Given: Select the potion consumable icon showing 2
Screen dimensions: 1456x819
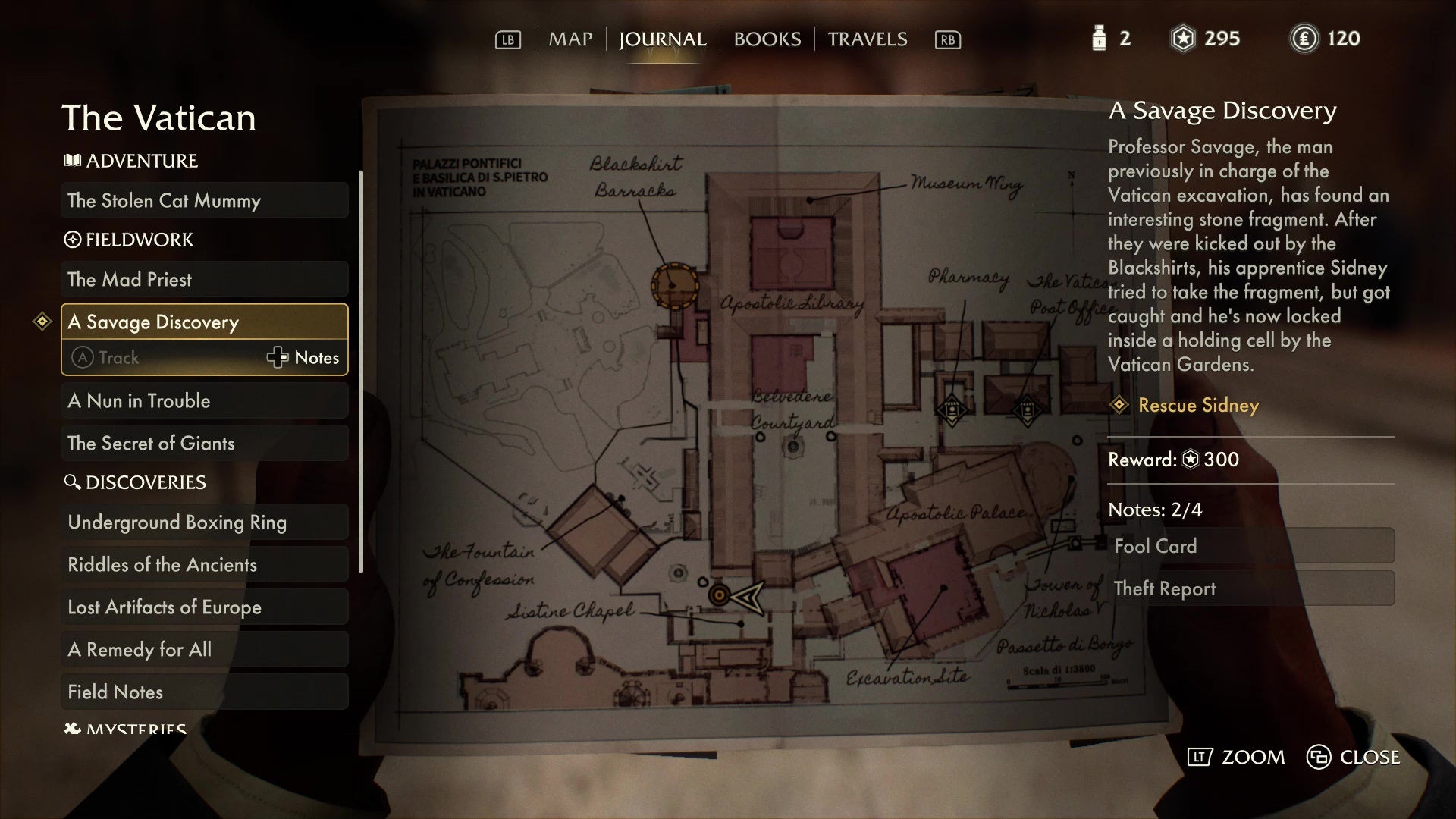Looking at the screenshot, I should [1099, 38].
